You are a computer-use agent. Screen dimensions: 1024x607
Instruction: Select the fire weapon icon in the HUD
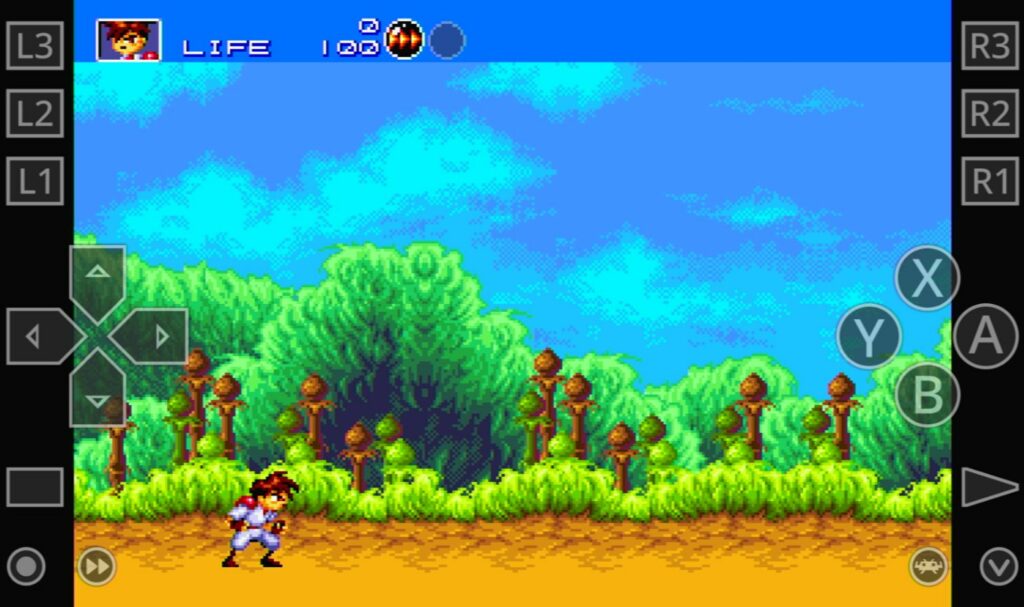[x=404, y=40]
